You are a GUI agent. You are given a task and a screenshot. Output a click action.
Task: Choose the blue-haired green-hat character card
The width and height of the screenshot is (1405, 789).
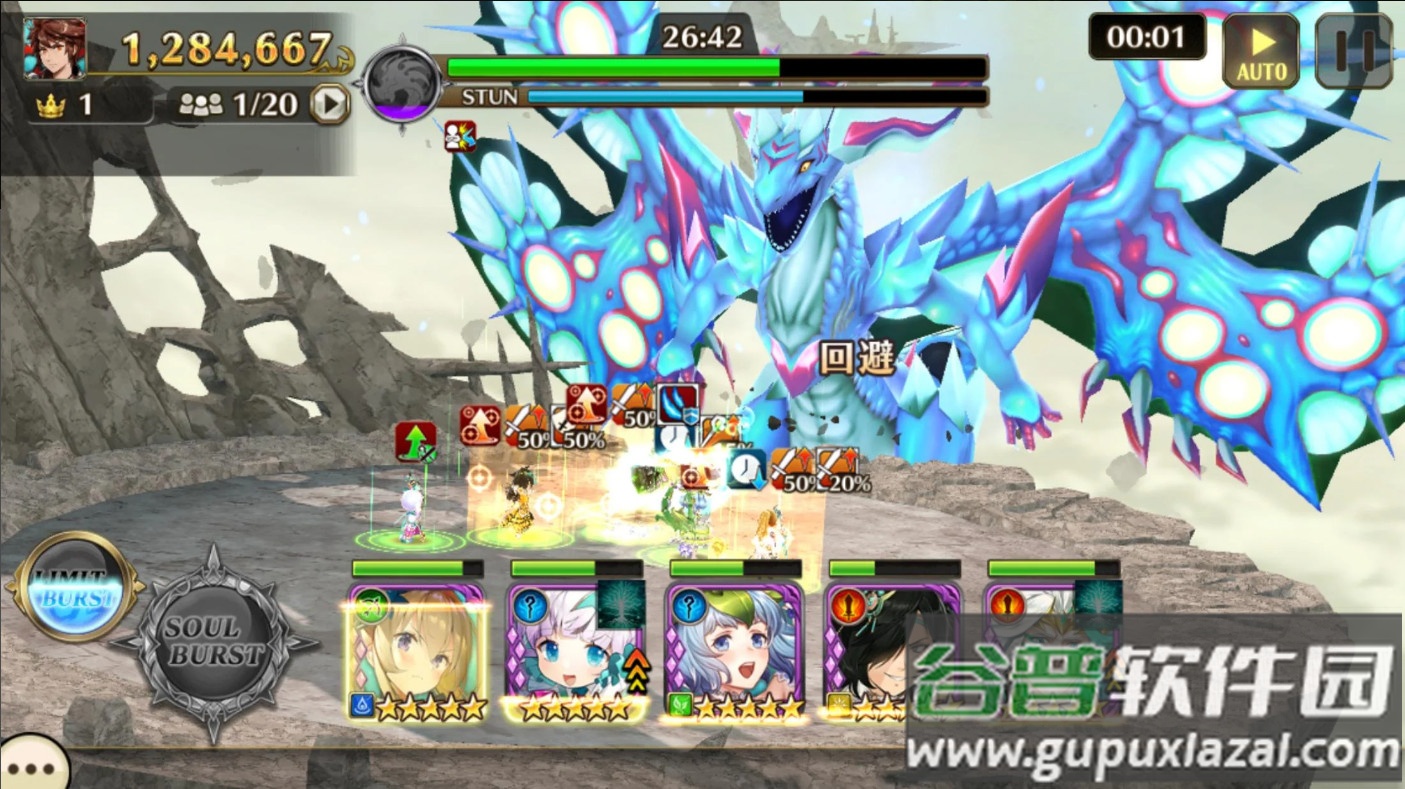click(x=735, y=652)
